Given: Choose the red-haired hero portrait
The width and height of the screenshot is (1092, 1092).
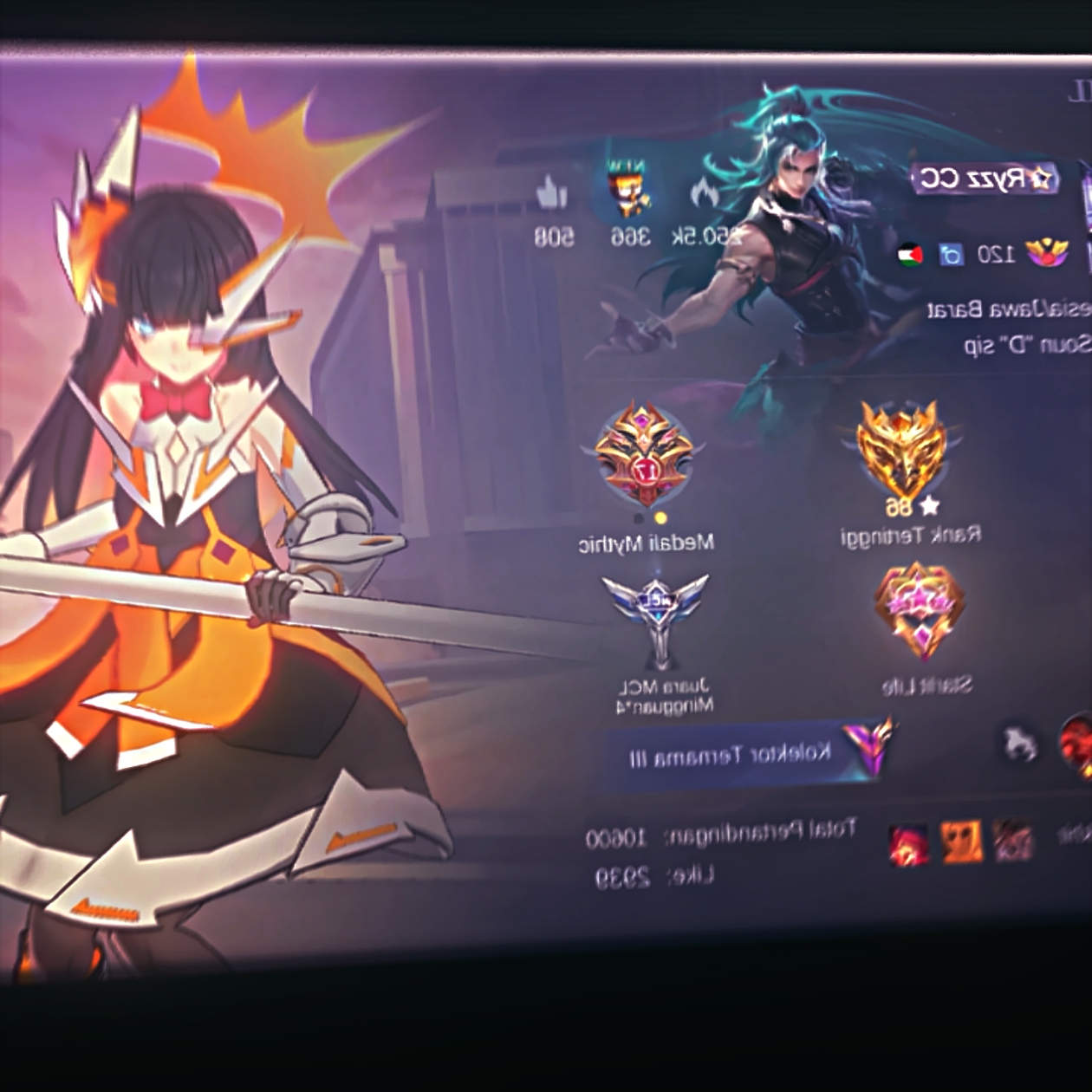Looking at the screenshot, I should pos(909,842).
